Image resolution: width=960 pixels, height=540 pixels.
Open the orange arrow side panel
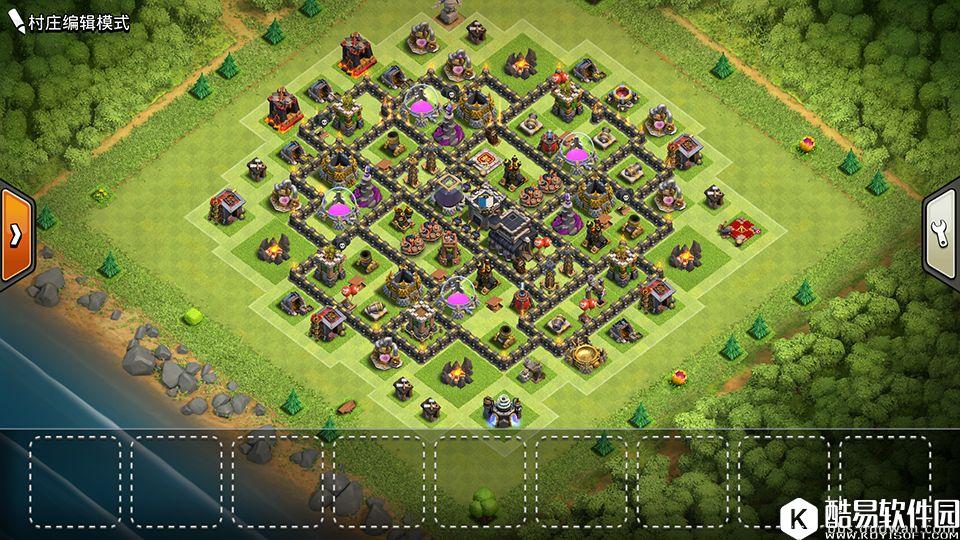pyautogui.click(x=17, y=235)
